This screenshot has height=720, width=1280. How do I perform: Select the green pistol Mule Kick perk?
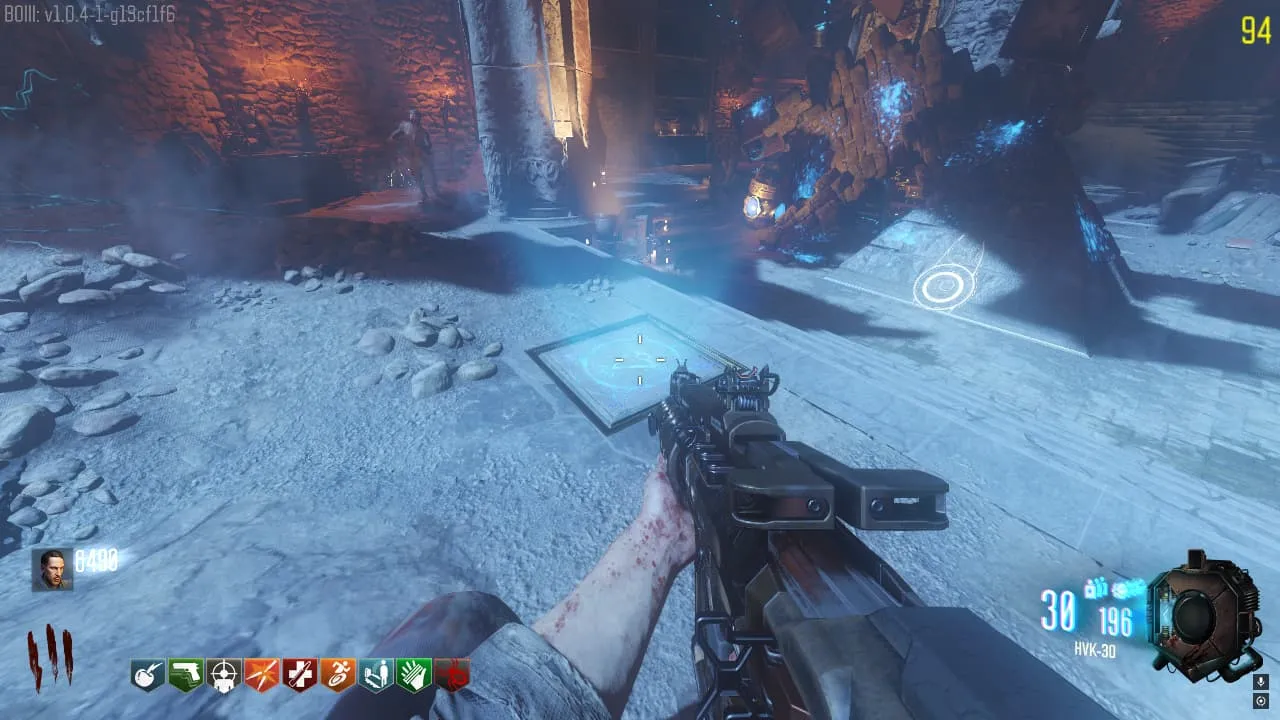click(x=185, y=675)
